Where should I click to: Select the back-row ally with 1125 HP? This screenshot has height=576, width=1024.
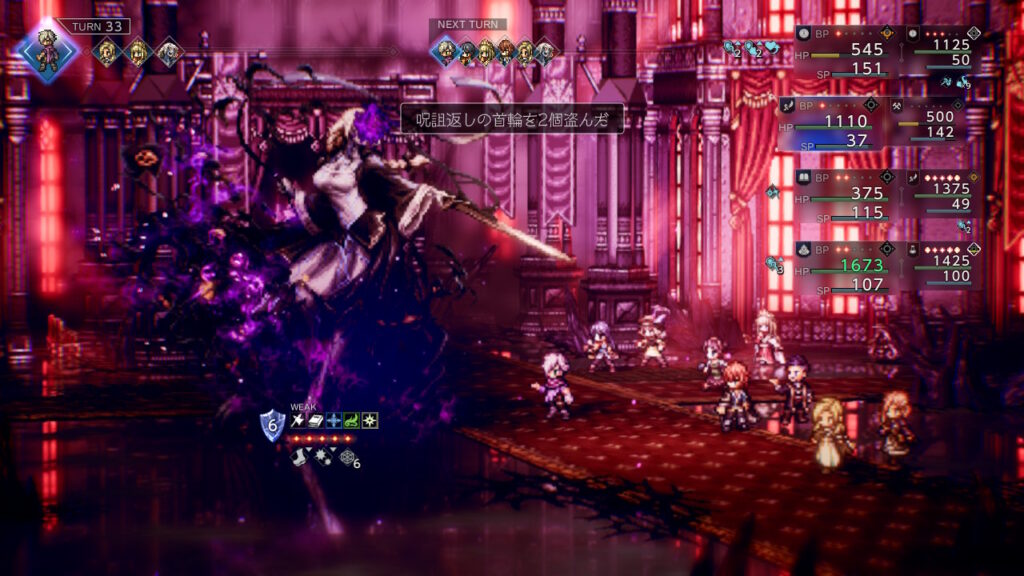(942, 48)
